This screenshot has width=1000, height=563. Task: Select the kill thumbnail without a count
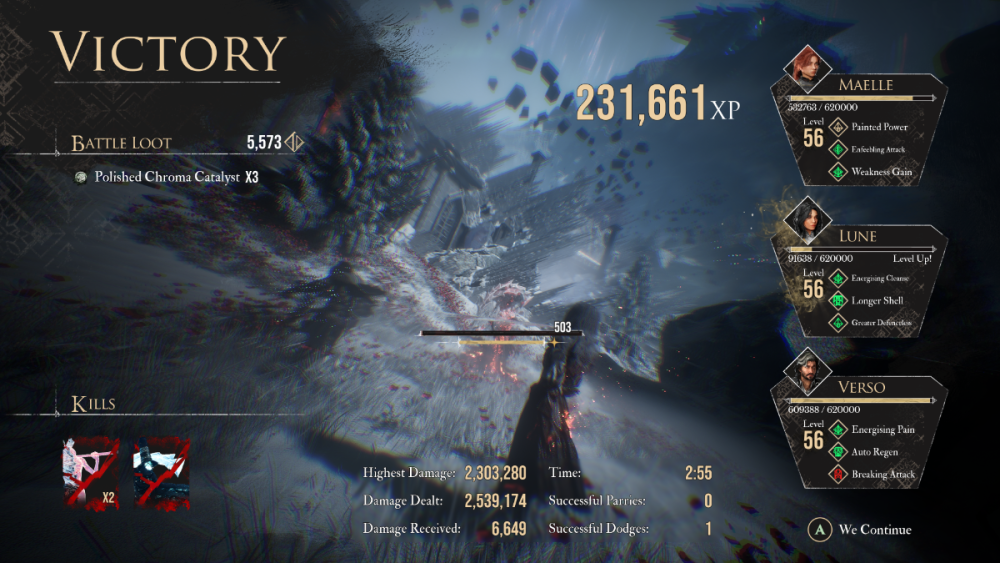click(x=161, y=472)
